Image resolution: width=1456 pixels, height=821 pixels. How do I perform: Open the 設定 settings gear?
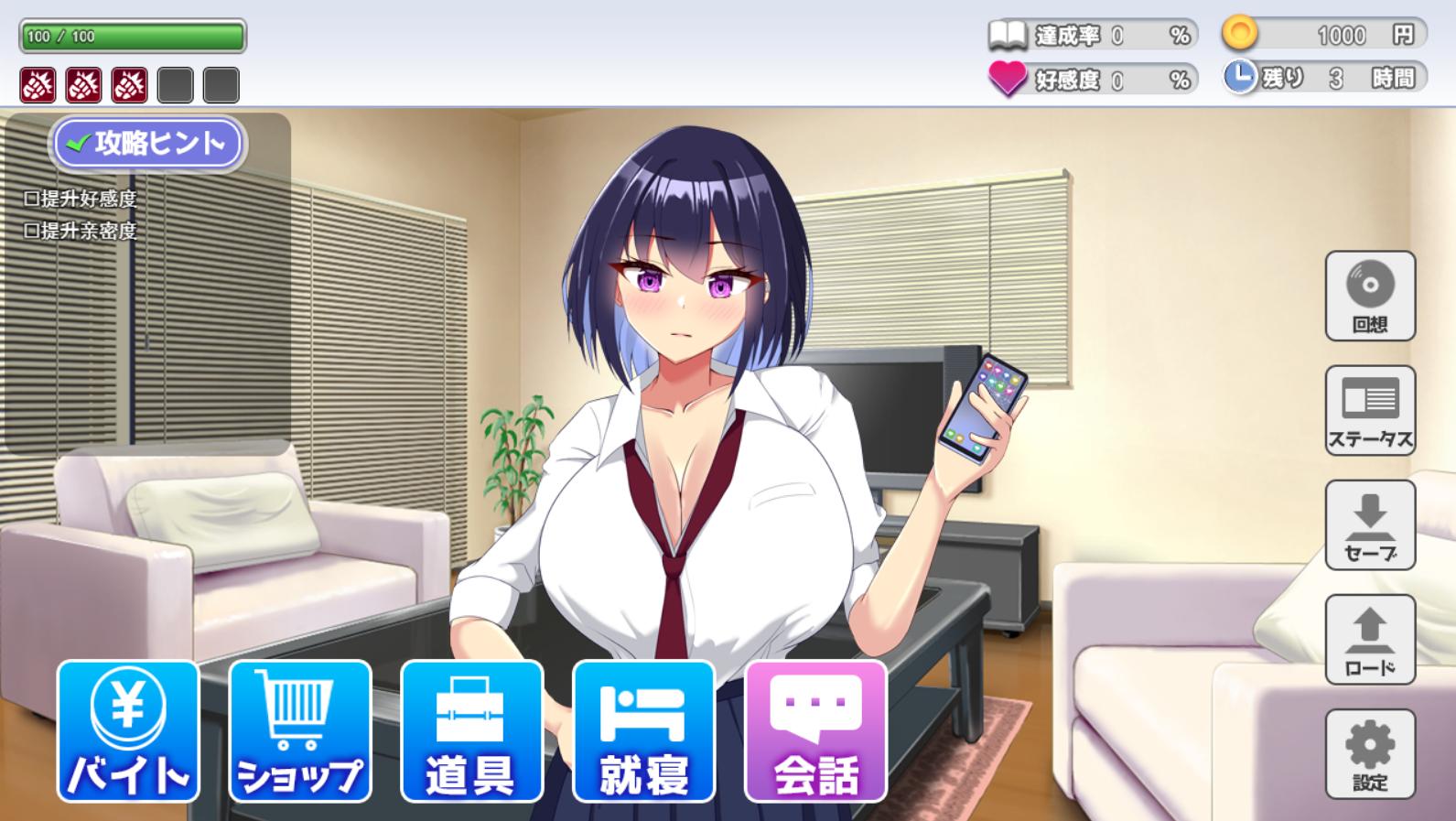pos(1370,753)
